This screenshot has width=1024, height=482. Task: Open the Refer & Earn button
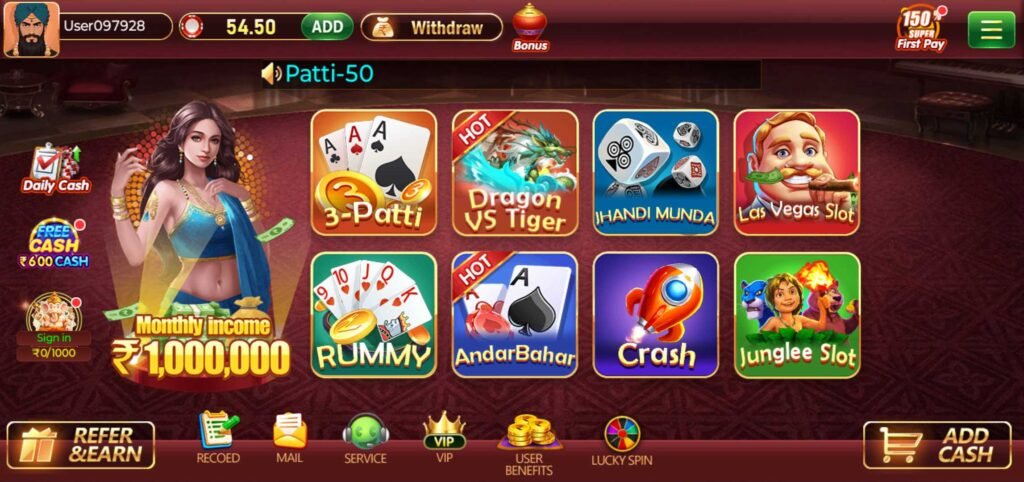tap(81, 445)
